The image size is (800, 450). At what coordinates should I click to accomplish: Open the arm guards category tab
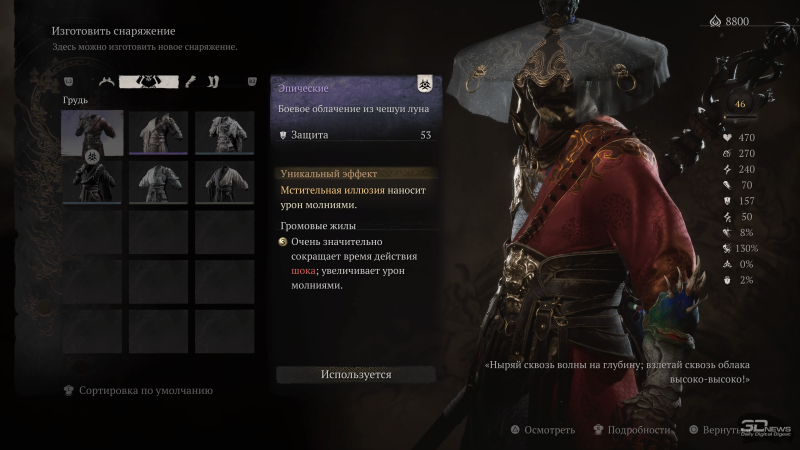pos(186,82)
